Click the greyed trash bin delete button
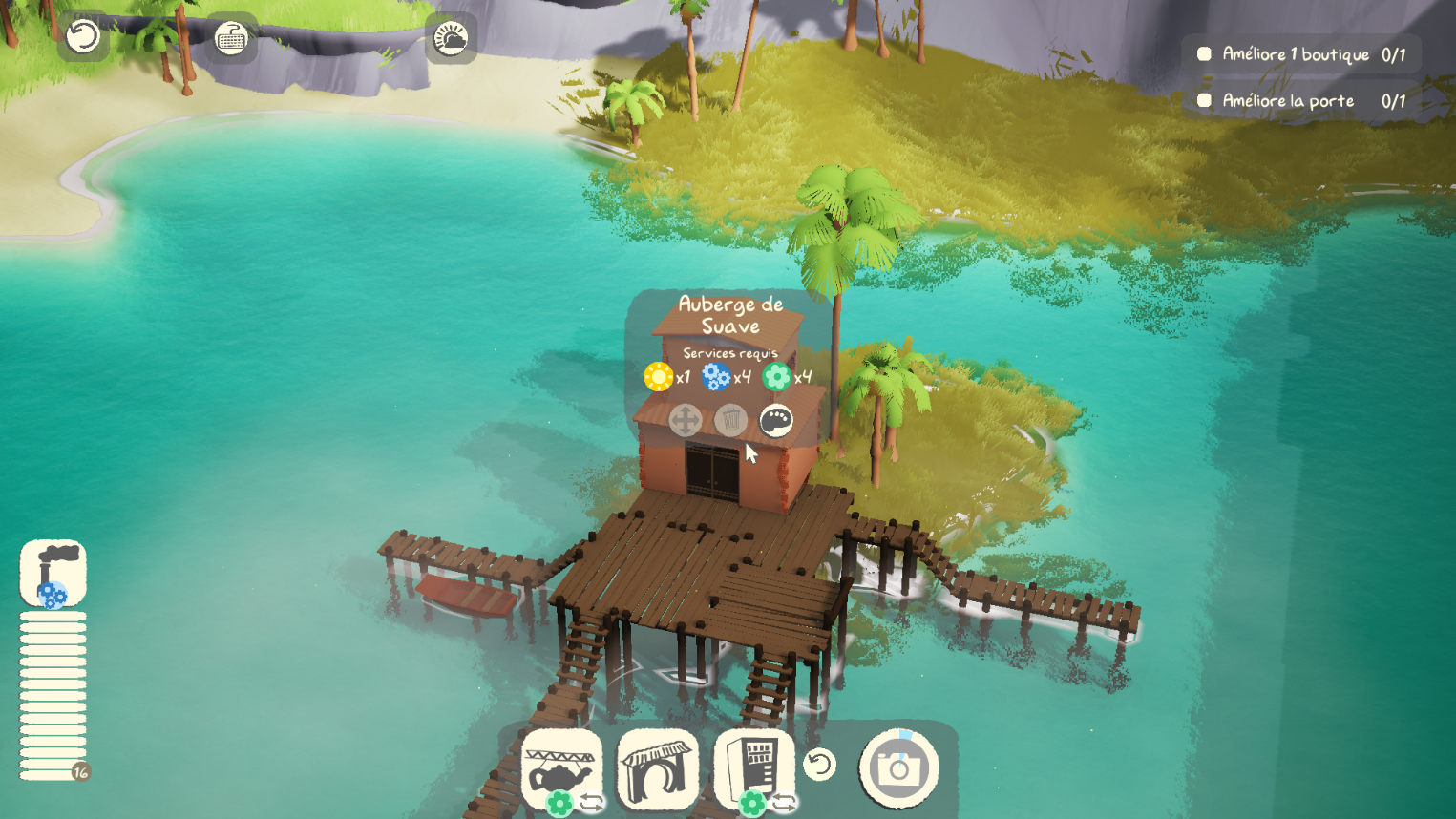 click(x=730, y=420)
